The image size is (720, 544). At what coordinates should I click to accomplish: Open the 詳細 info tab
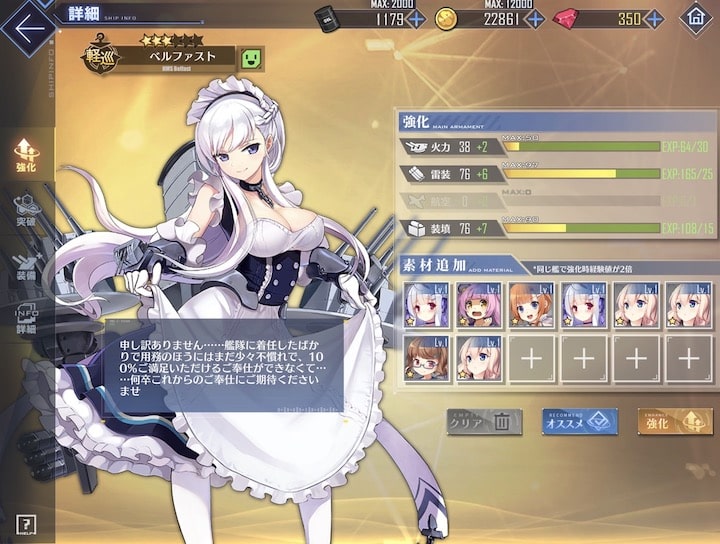(26, 317)
